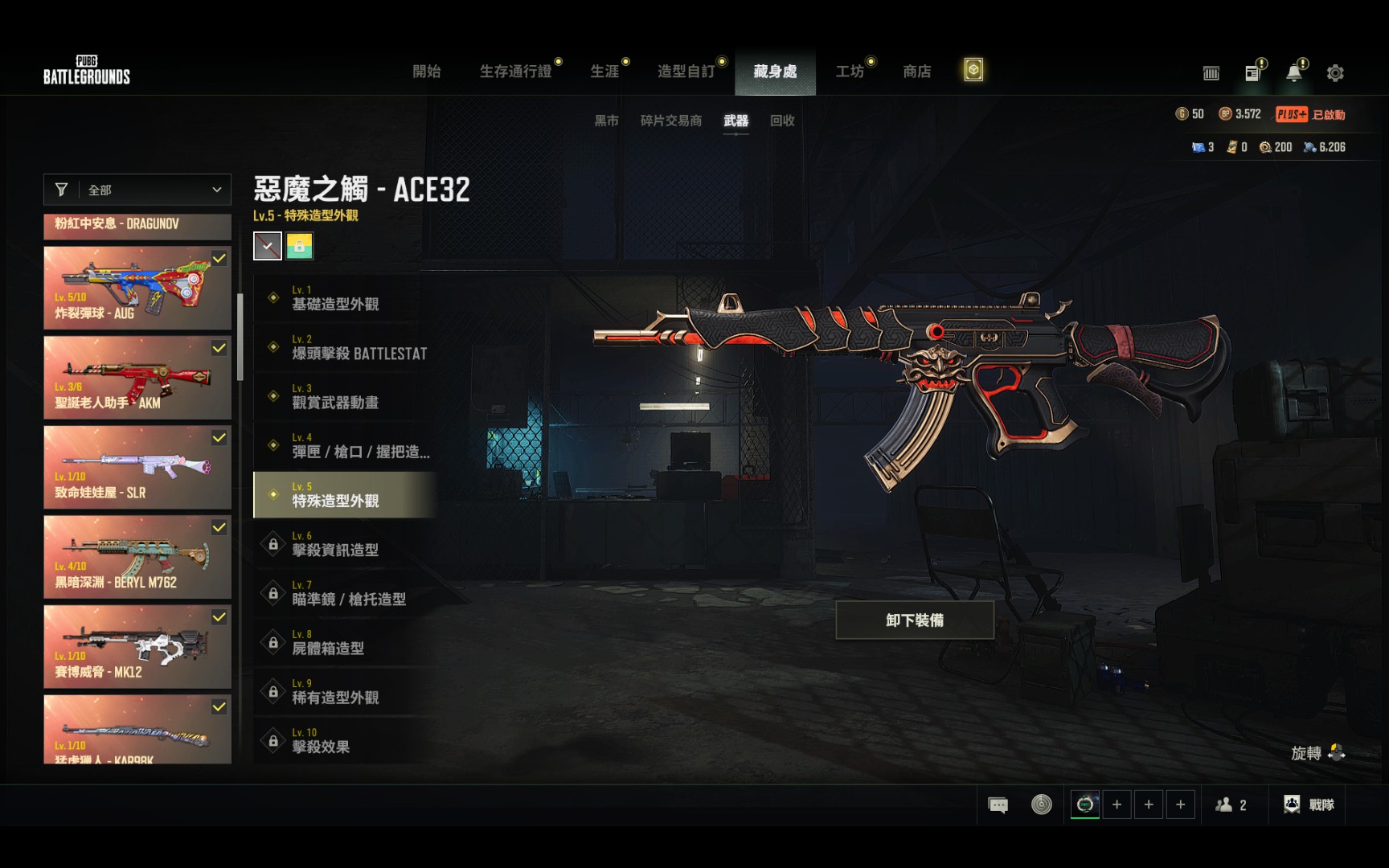
Task: Select Lv. 1 基礎造型外觀 row
Action: pos(346,298)
